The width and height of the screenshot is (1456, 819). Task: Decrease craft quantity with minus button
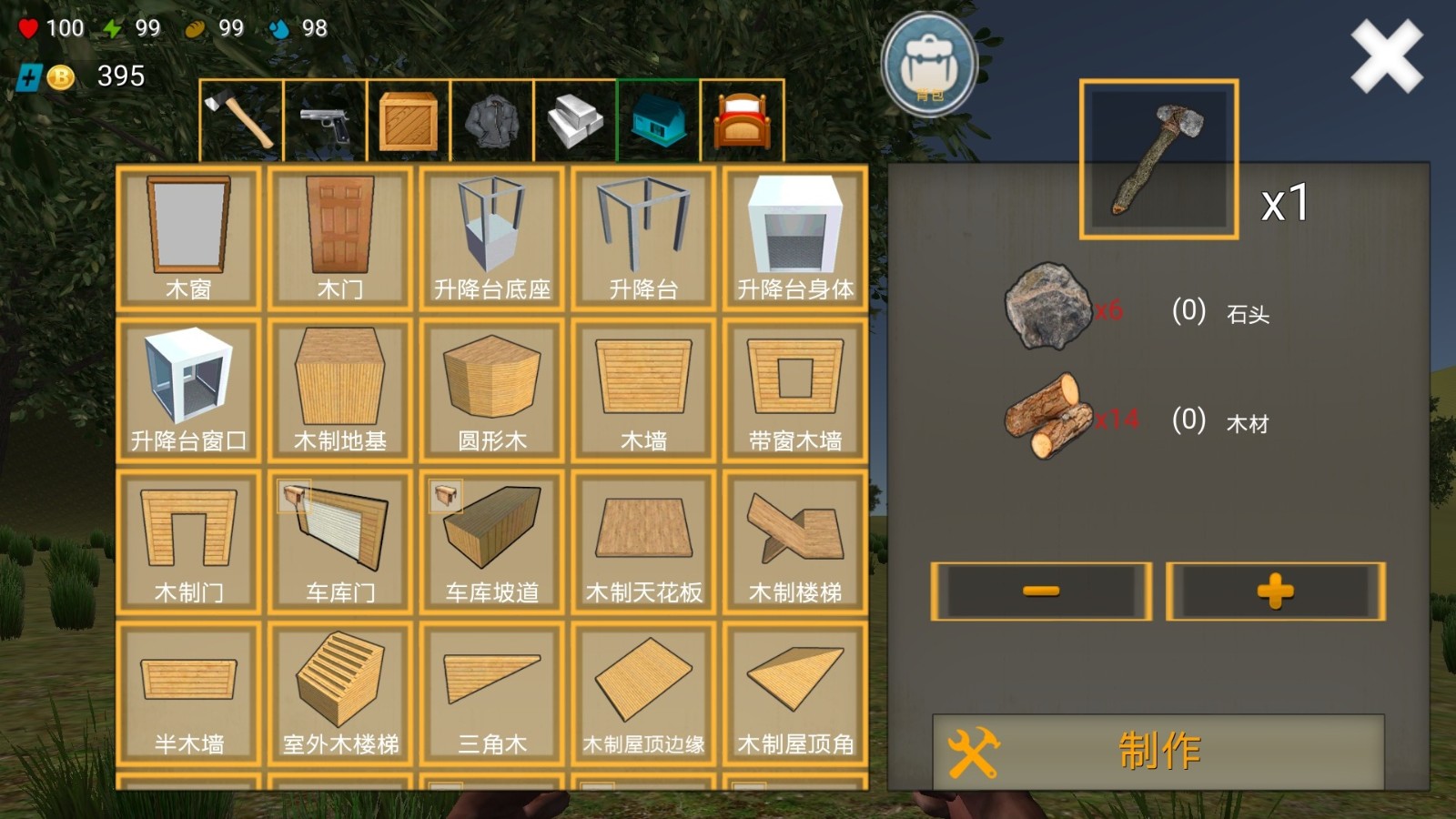click(x=1041, y=591)
